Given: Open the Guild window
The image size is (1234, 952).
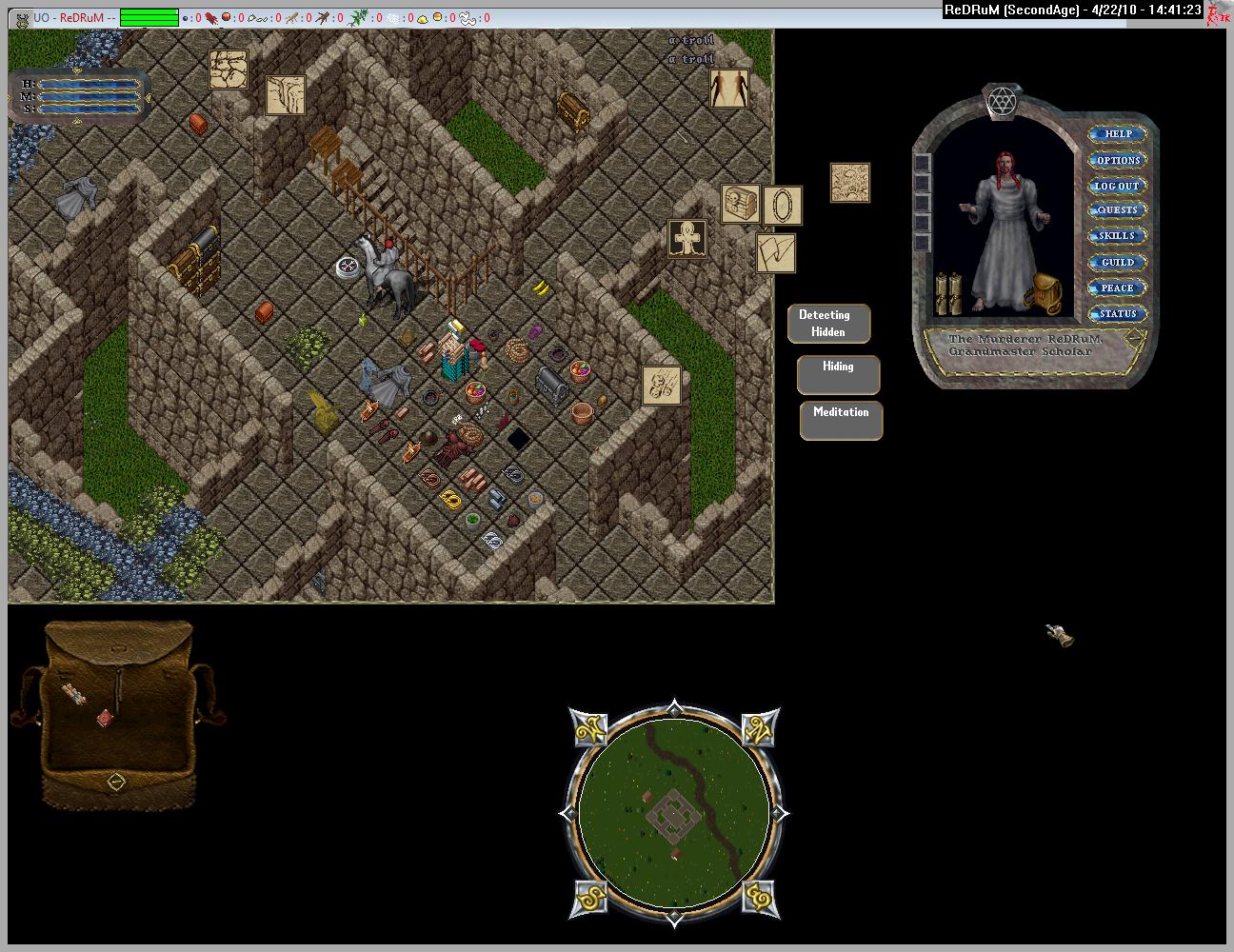Looking at the screenshot, I should click(x=1117, y=262).
